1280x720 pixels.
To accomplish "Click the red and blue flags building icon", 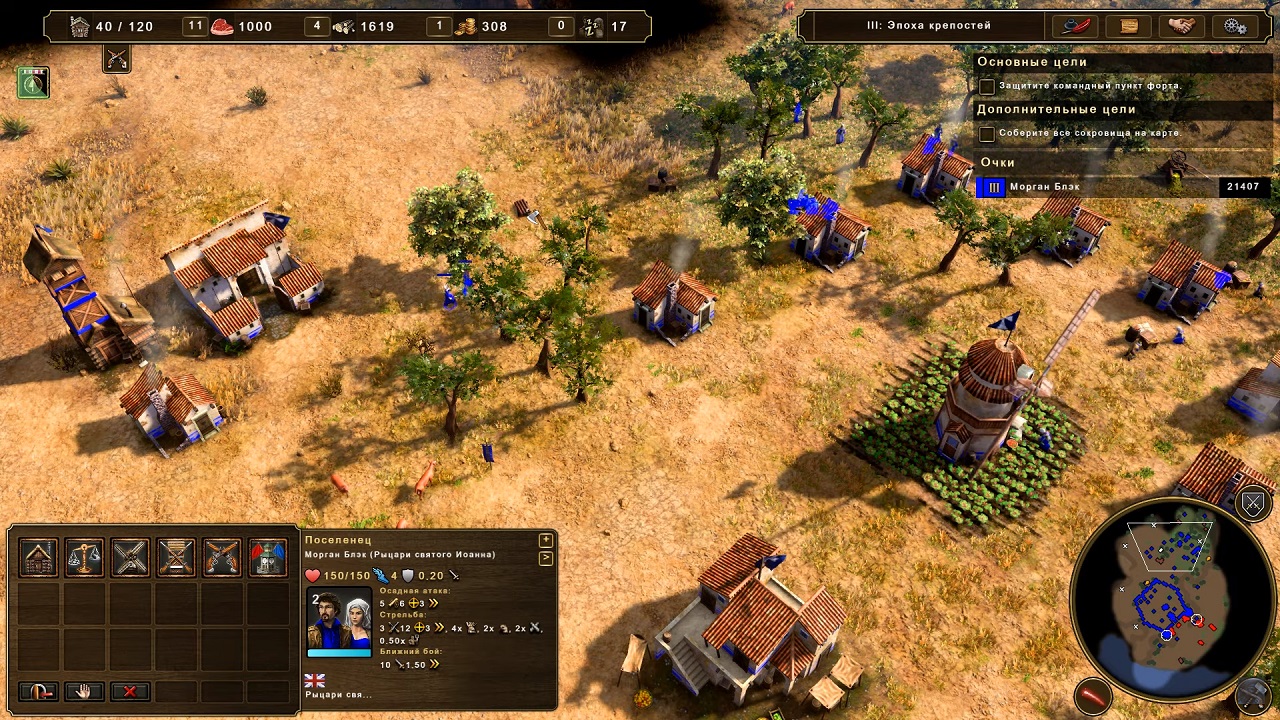I will coord(268,558).
